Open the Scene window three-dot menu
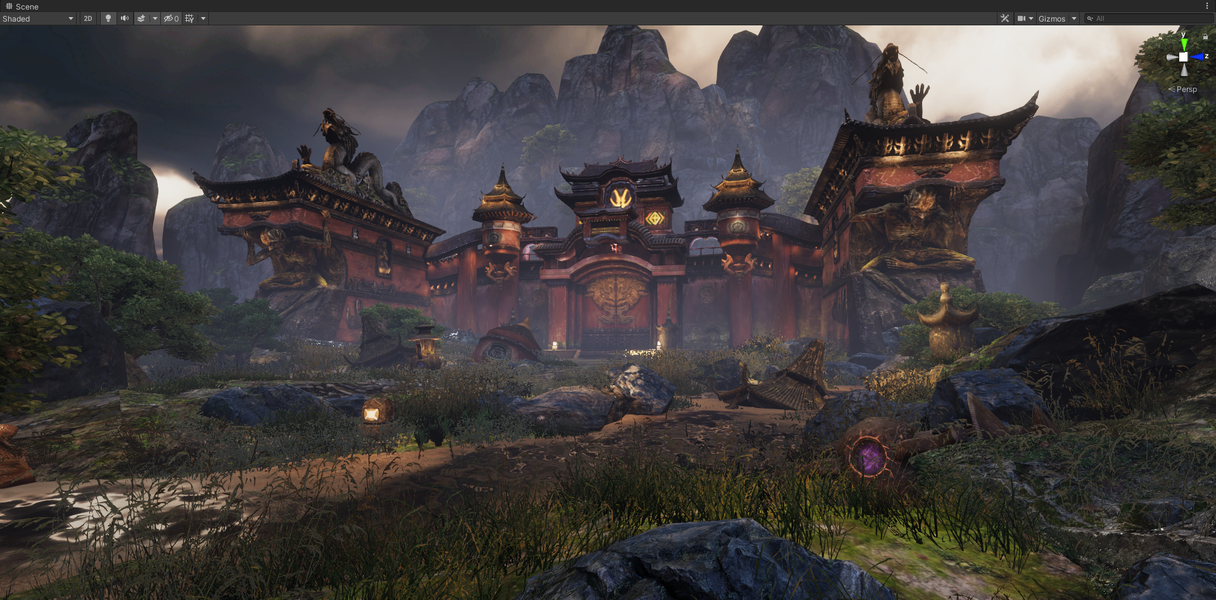Screen dimensions: 1216x600 click(x=1207, y=6)
